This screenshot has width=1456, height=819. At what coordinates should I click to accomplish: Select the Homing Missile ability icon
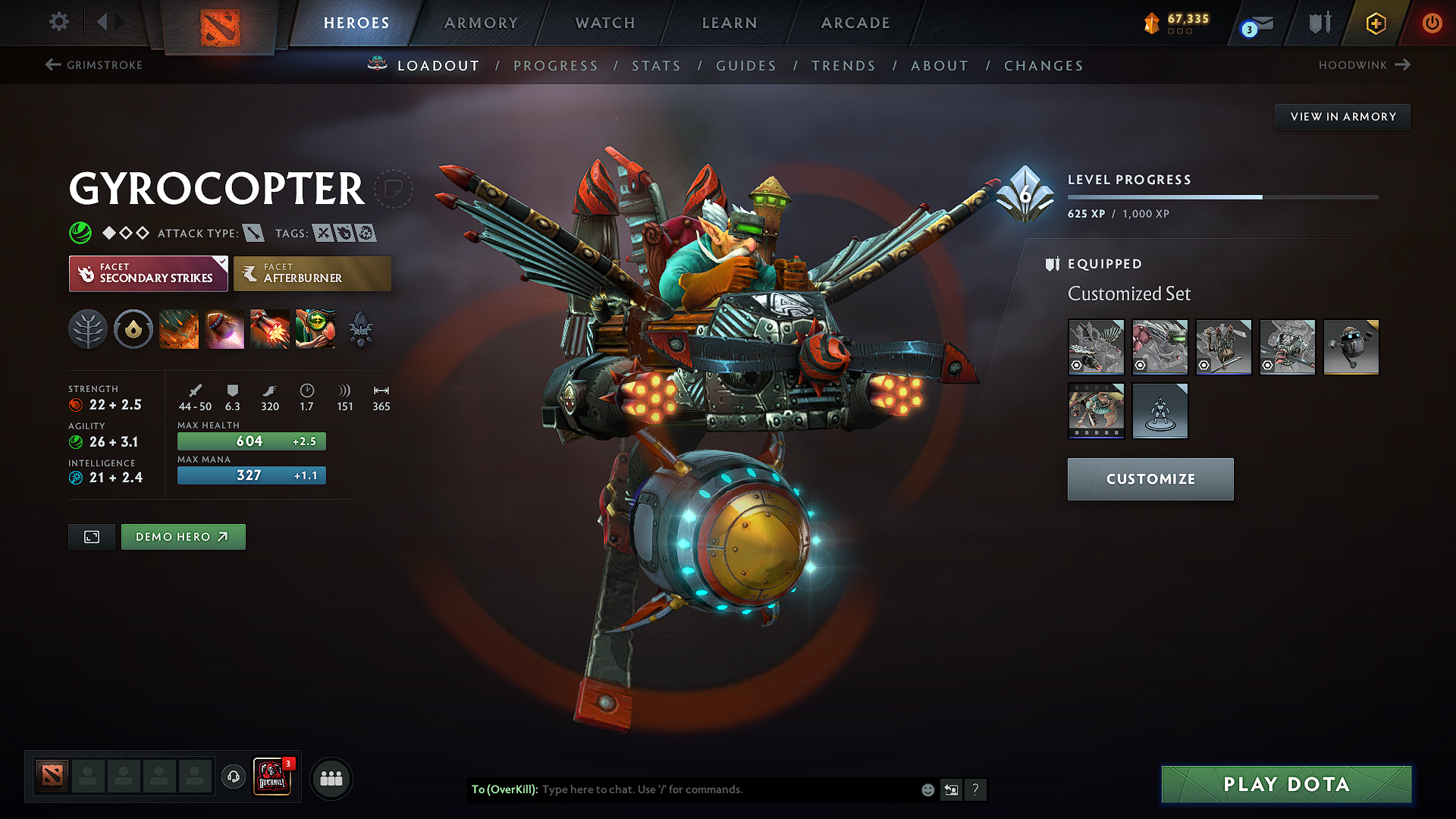224,329
